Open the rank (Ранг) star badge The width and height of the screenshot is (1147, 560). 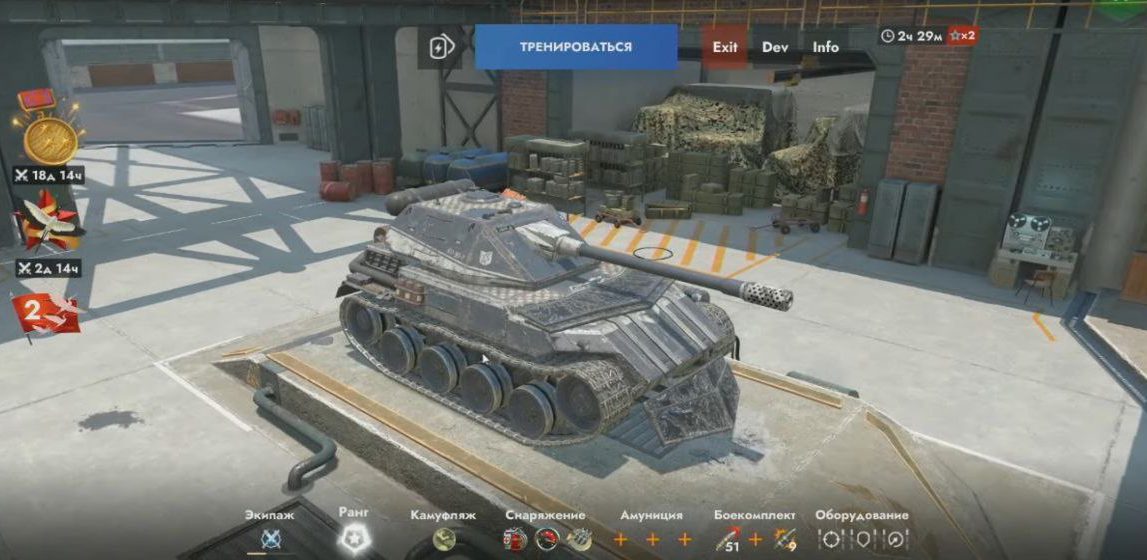coord(354,539)
